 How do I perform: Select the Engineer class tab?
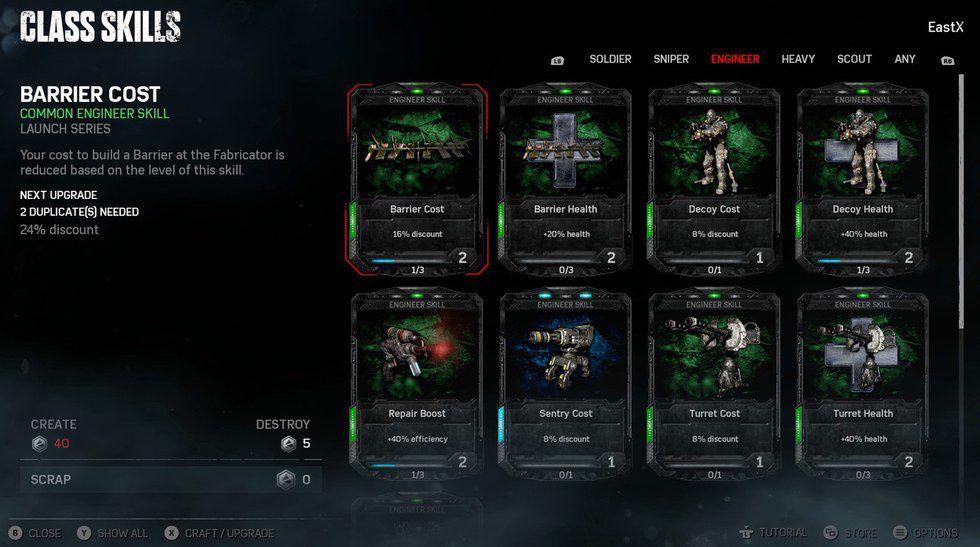click(x=735, y=59)
